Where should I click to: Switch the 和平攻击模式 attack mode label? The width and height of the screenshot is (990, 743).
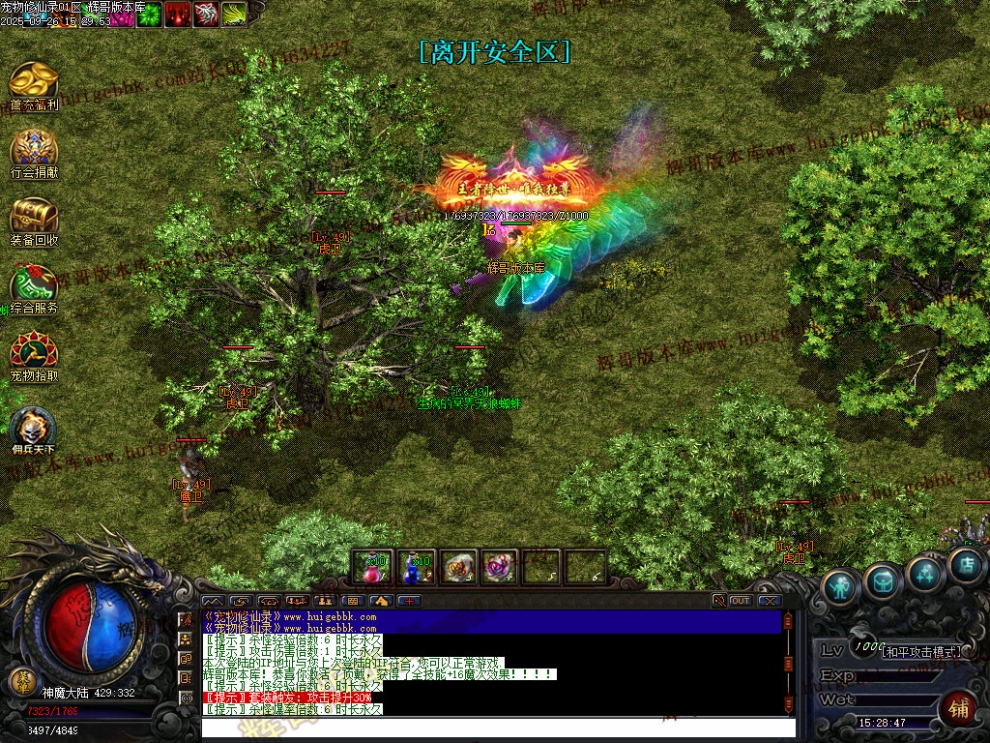point(920,651)
